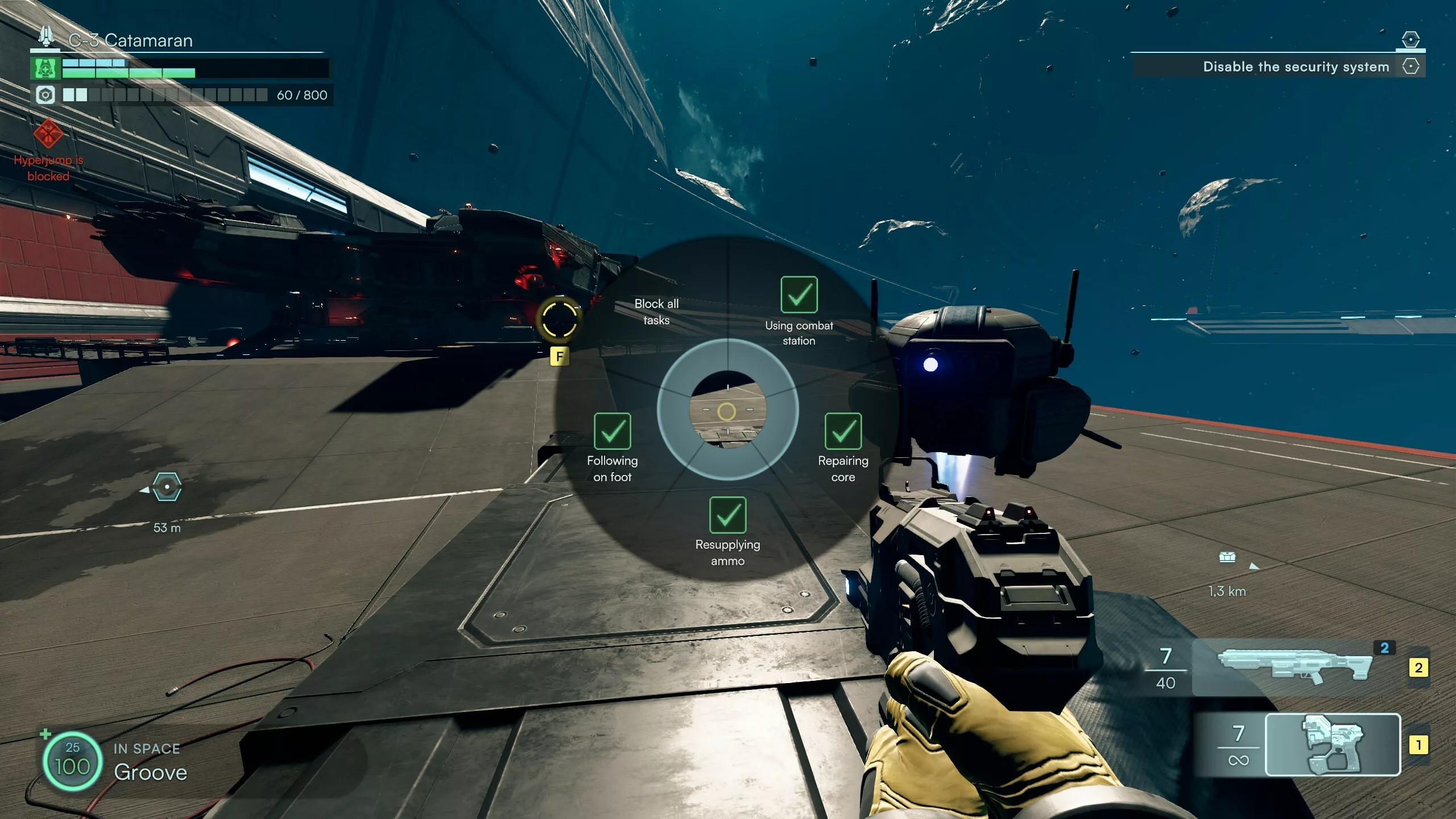Viewport: 1456px width, 819px height.
Task: Click the player health circle indicator
Action: click(72, 760)
